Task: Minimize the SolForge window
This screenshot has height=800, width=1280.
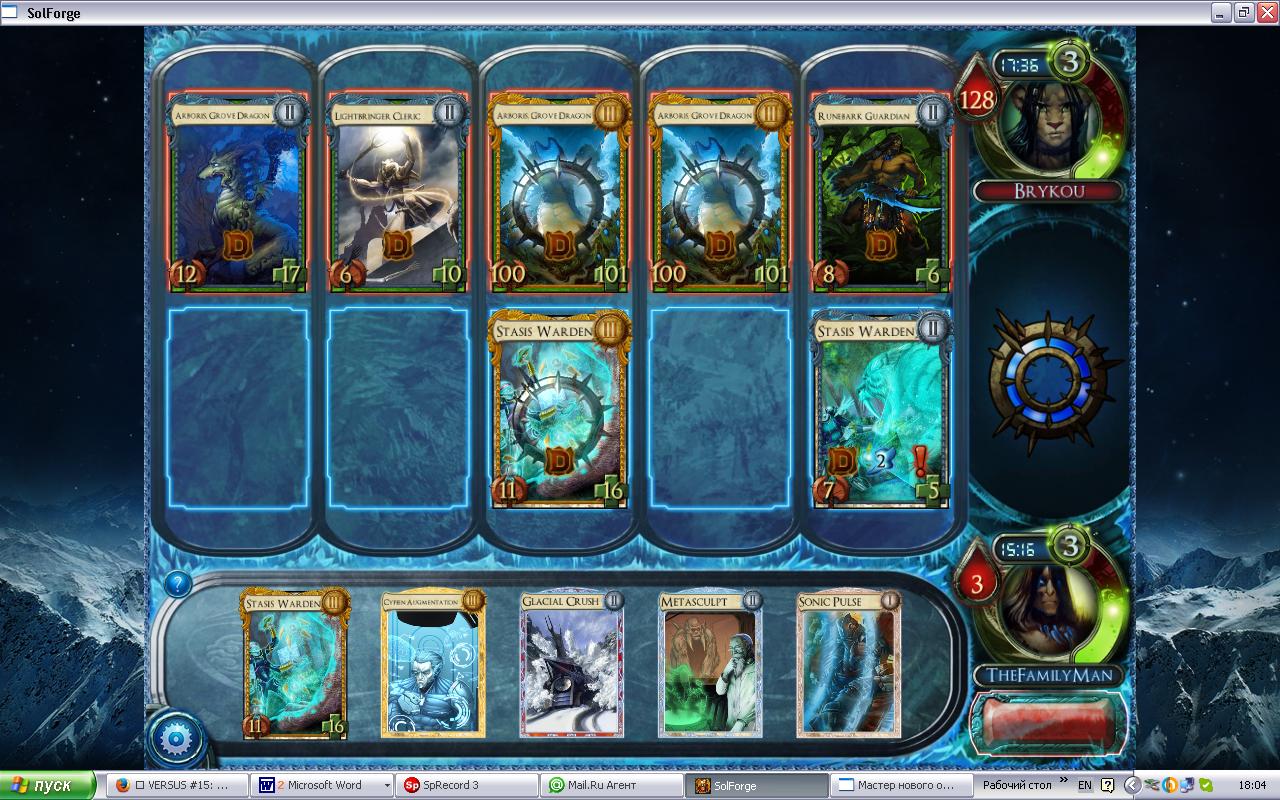Action: (x=1222, y=12)
